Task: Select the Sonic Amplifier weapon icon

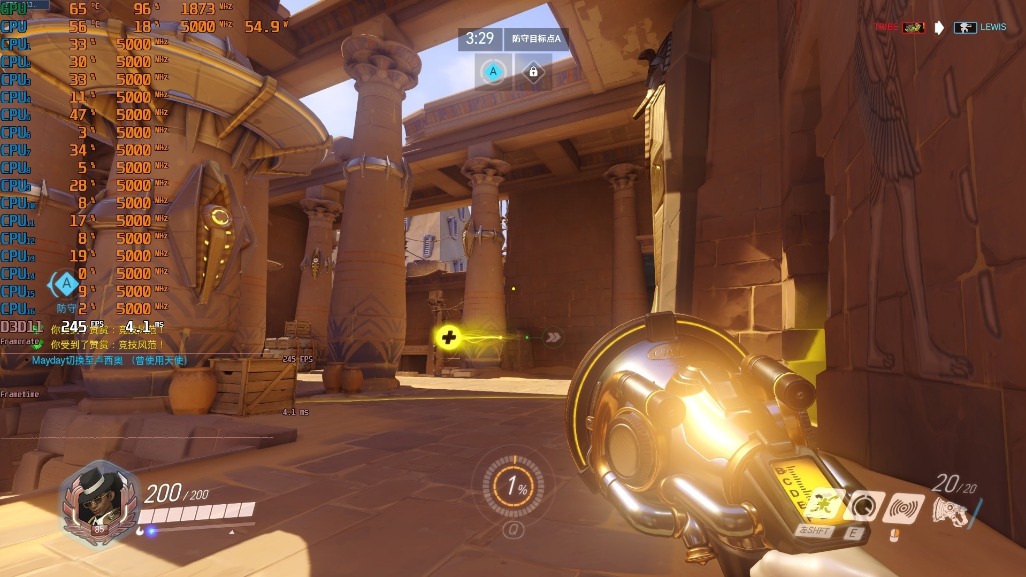Action: pos(952,510)
